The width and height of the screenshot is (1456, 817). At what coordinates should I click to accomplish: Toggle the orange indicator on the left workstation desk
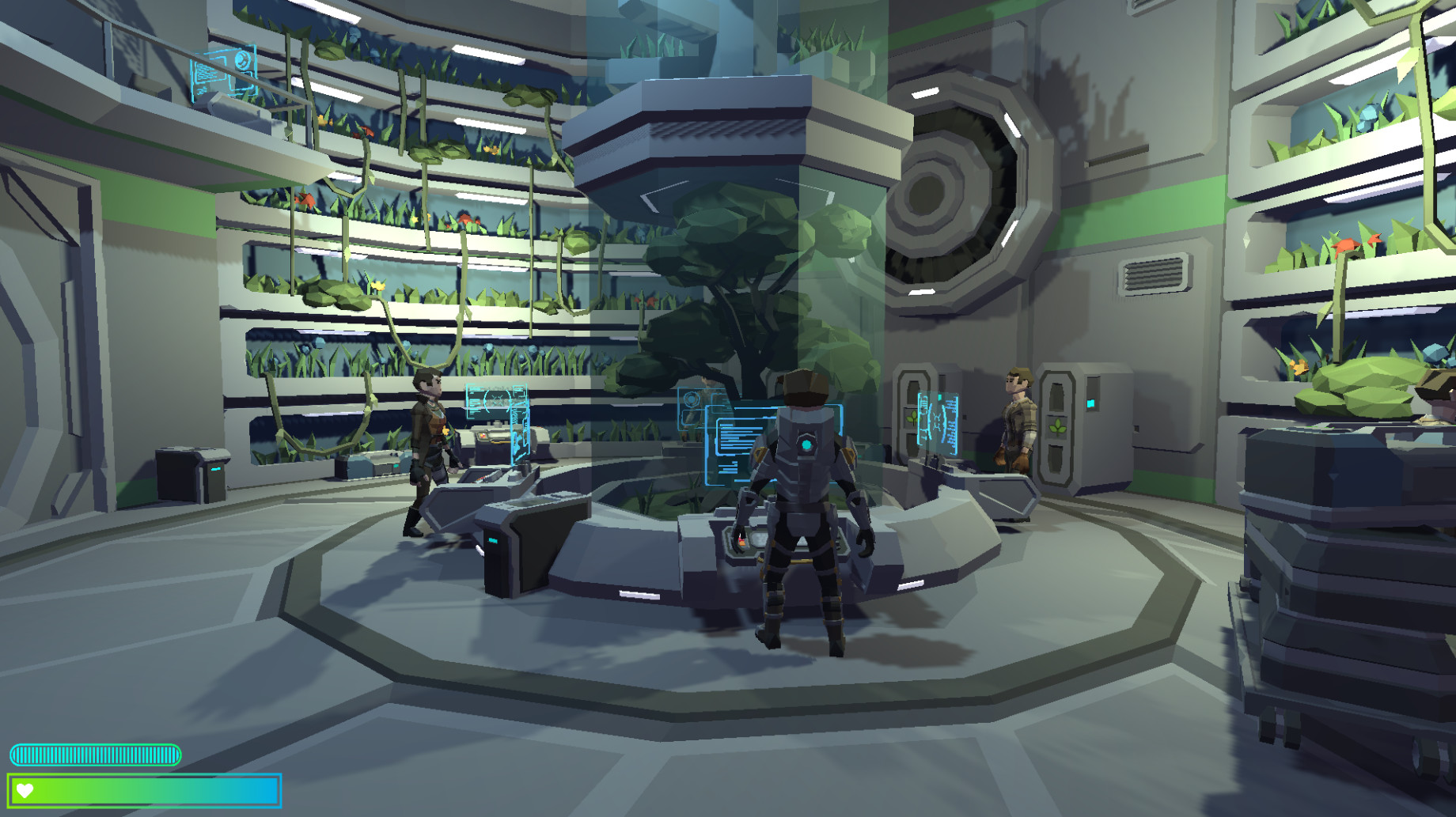(483, 436)
